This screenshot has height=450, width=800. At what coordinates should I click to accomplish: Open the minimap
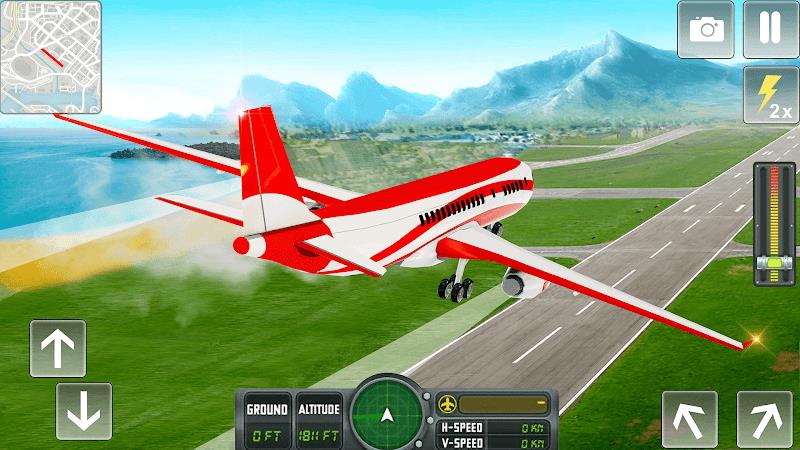[x=51, y=57]
